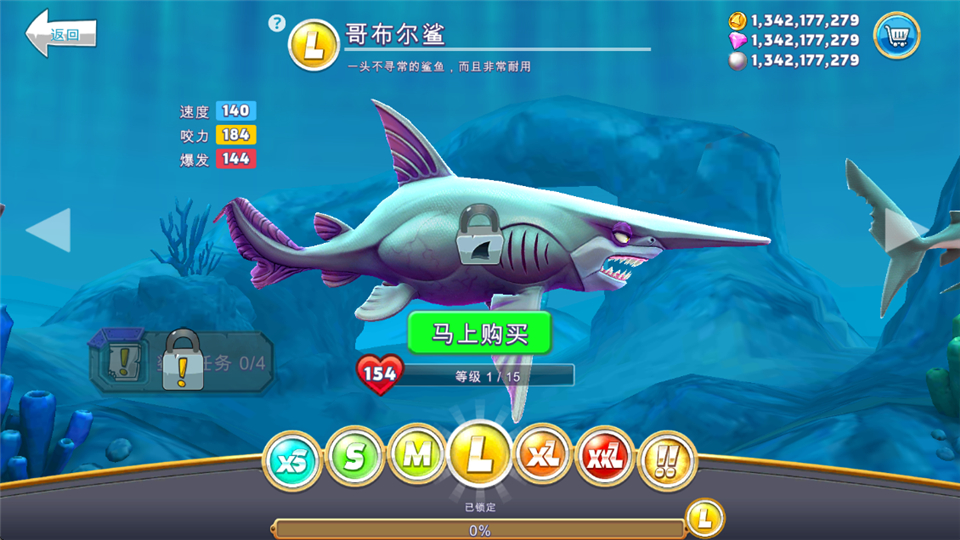Select the L size category
Image resolution: width=960 pixels, height=540 pixels.
(x=481, y=453)
